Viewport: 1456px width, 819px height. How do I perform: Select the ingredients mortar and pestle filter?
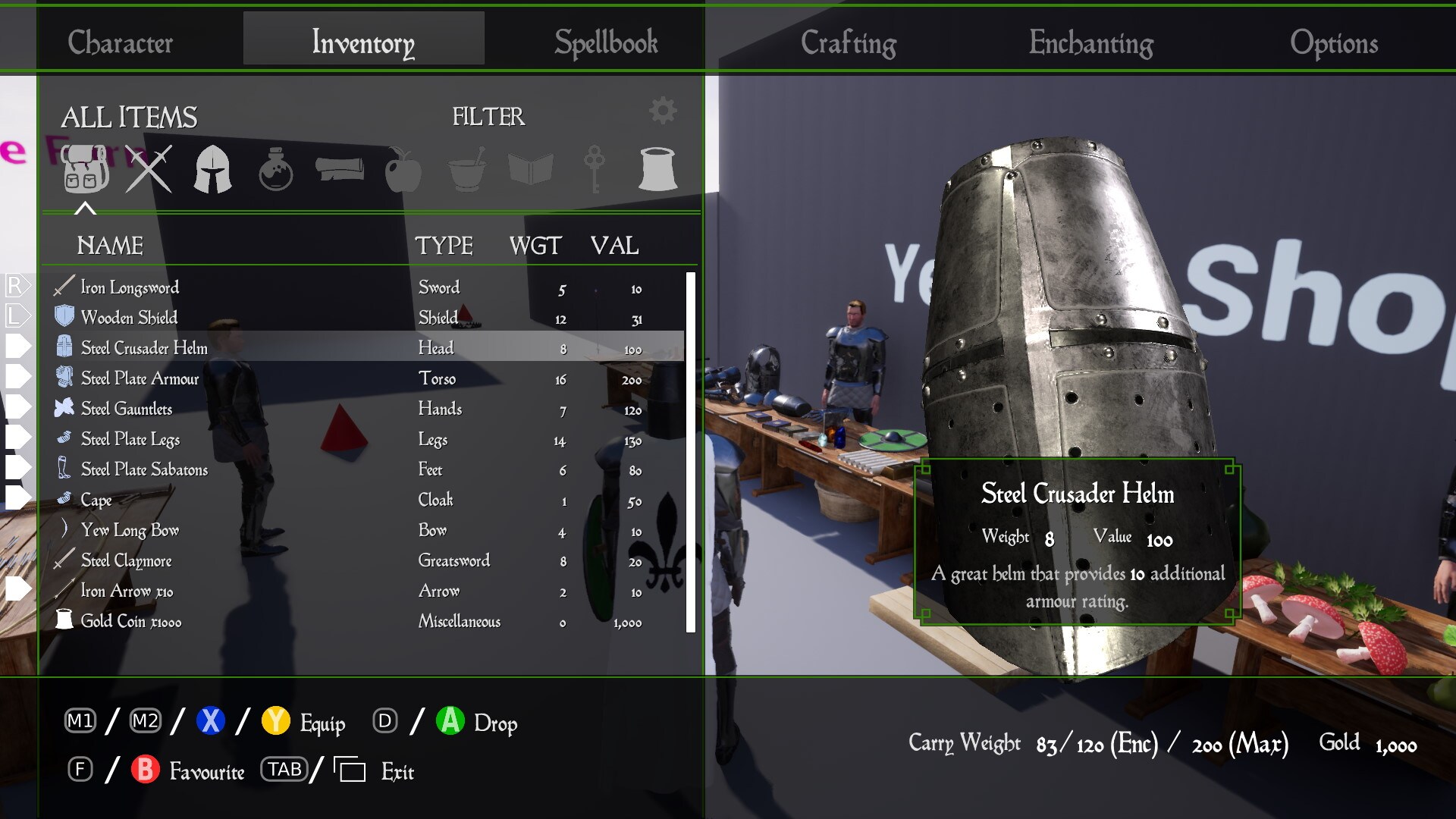[x=468, y=168]
